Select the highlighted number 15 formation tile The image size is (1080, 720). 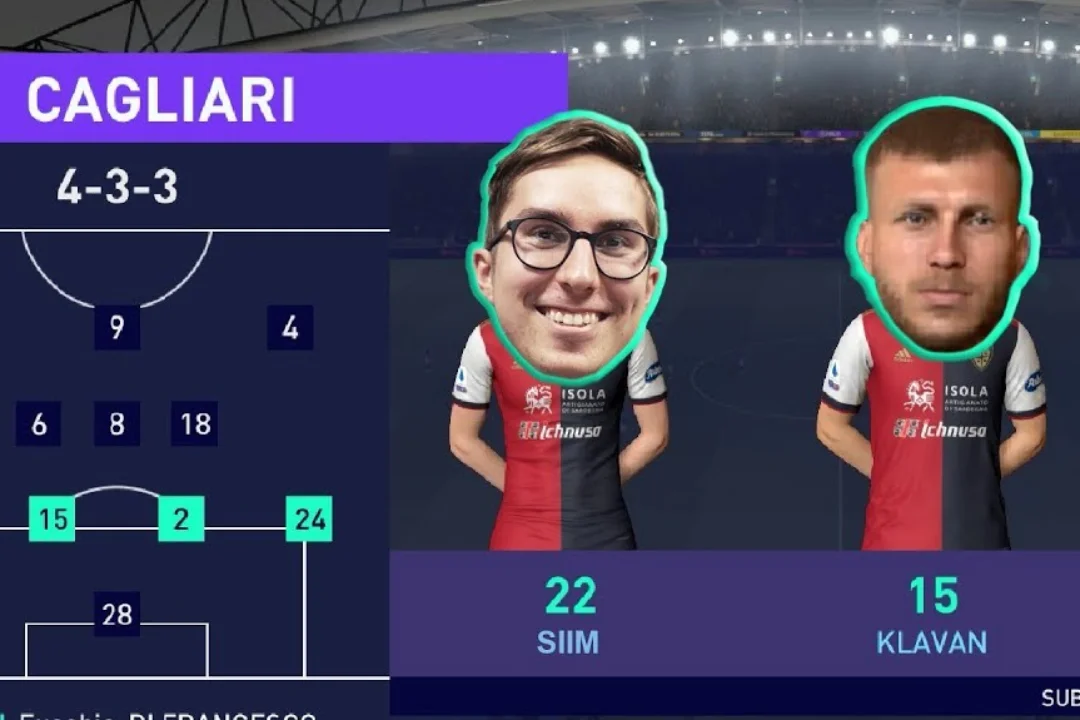coord(52,519)
